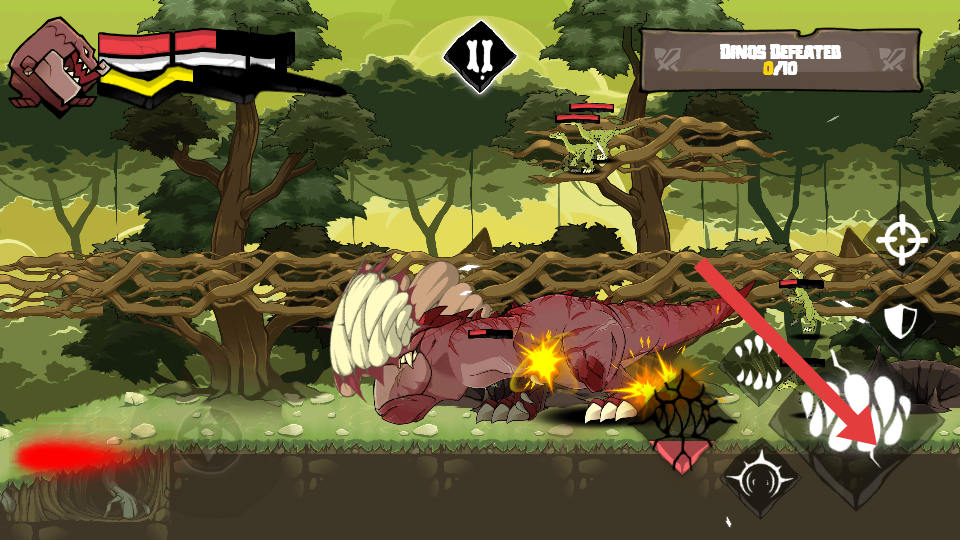Screen dimensions: 960x540
Task: Tap the Dinos Defeated objective panel
Action: (780, 60)
